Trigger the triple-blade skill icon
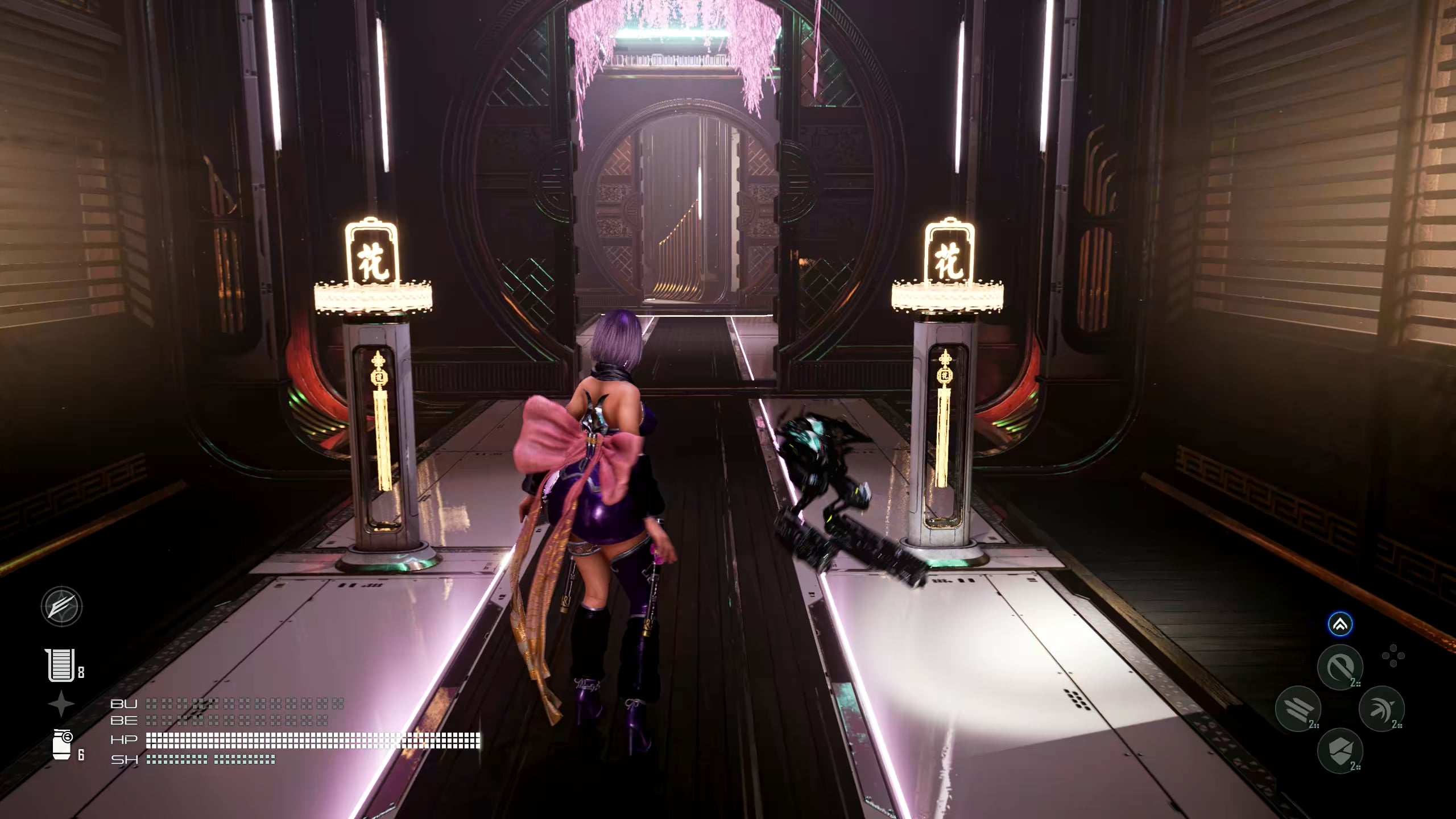This screenshot has height=819, width=1456. (1298, 709)
